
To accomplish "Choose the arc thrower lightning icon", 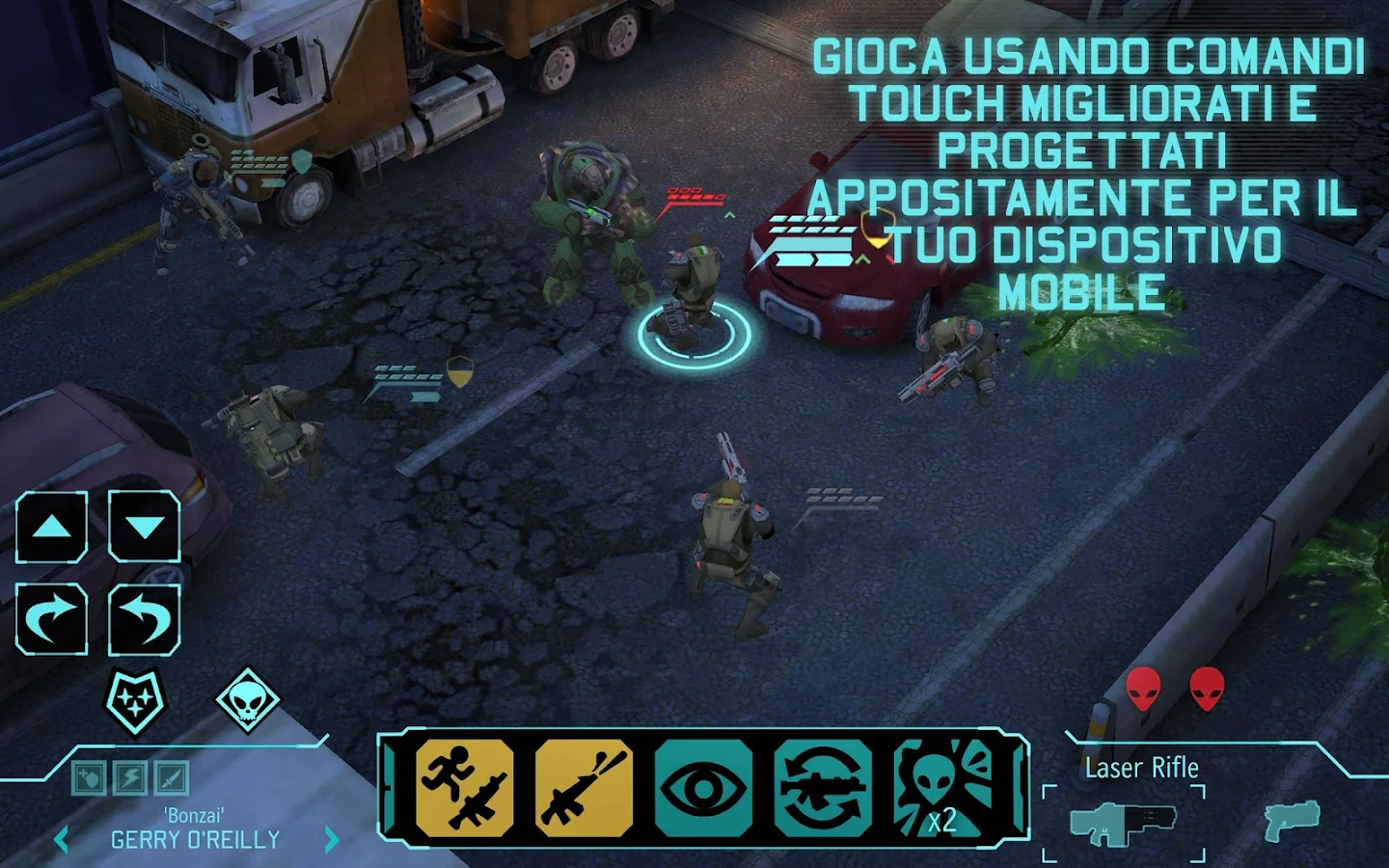I will [x=128, y=777].
